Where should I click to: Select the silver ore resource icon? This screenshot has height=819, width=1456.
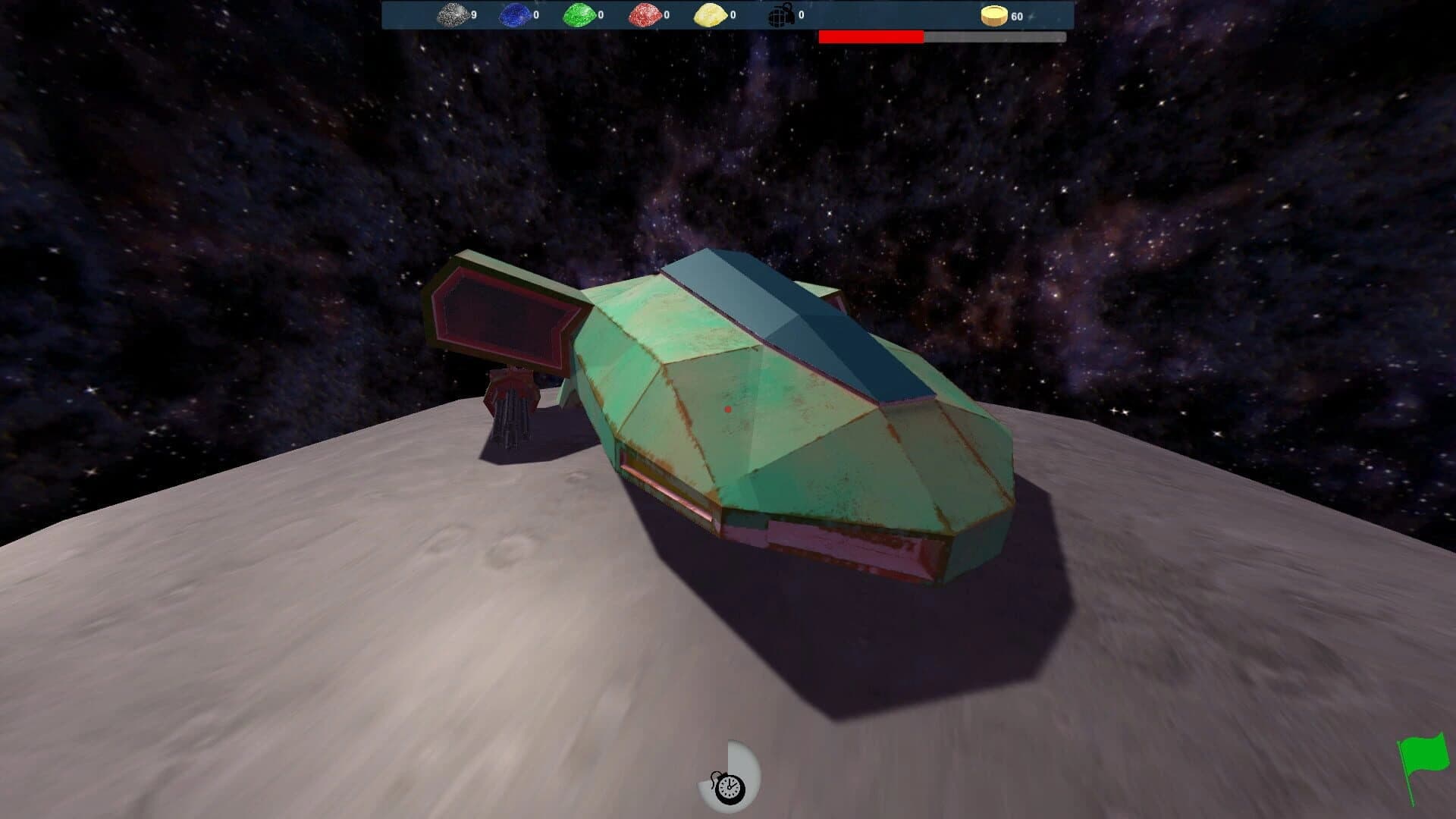[x=451, y=14]
